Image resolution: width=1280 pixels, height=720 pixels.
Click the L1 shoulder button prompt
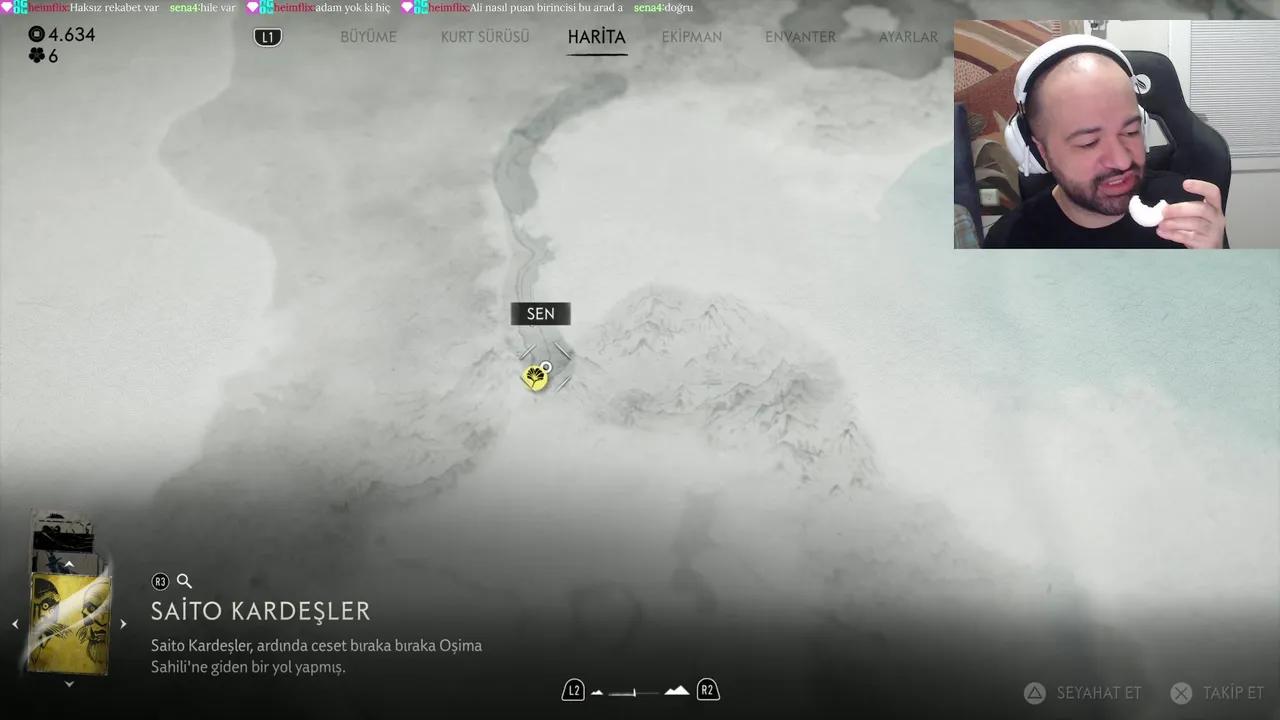[267, 36]
